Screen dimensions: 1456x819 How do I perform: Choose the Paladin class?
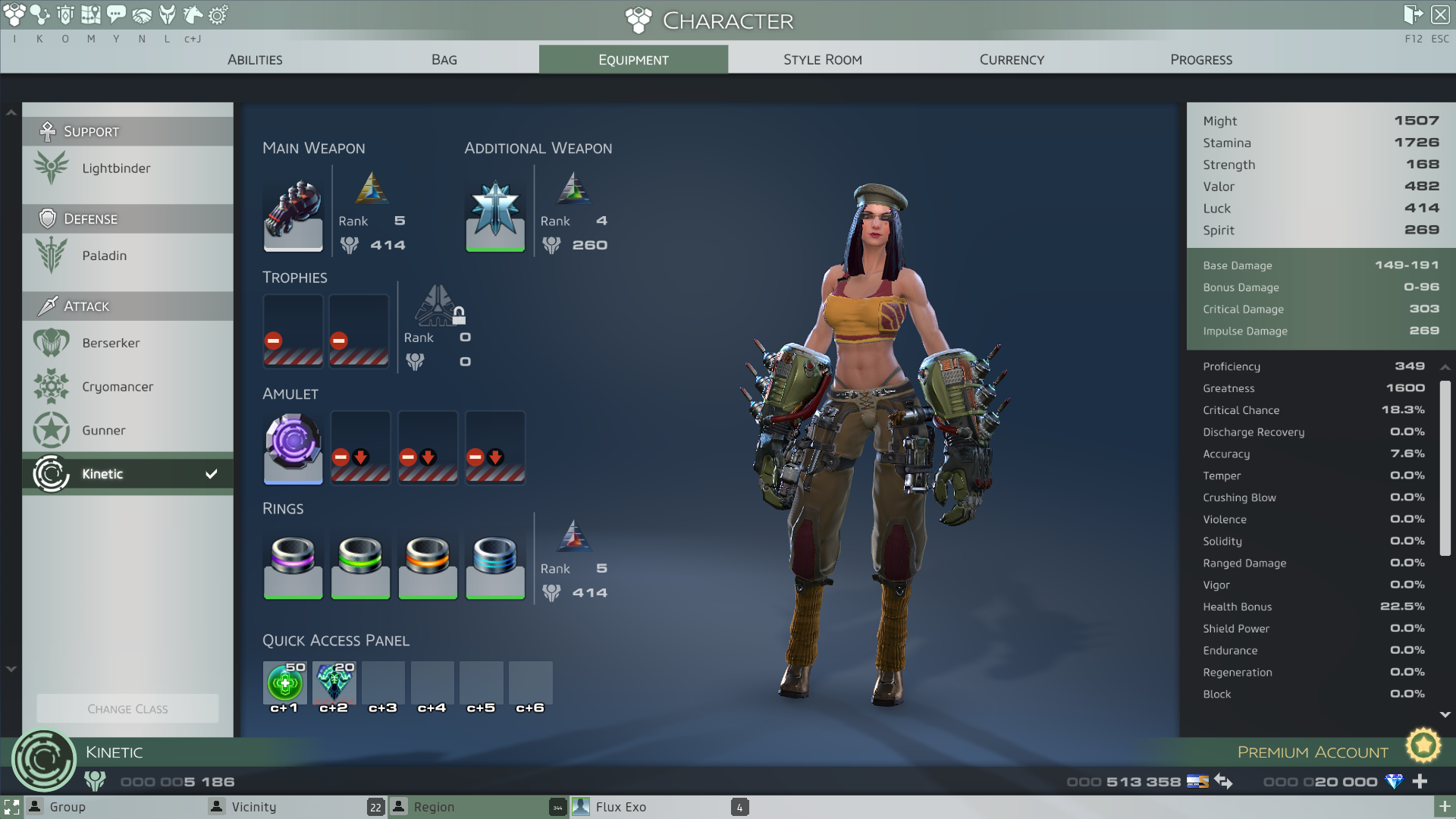105,256
